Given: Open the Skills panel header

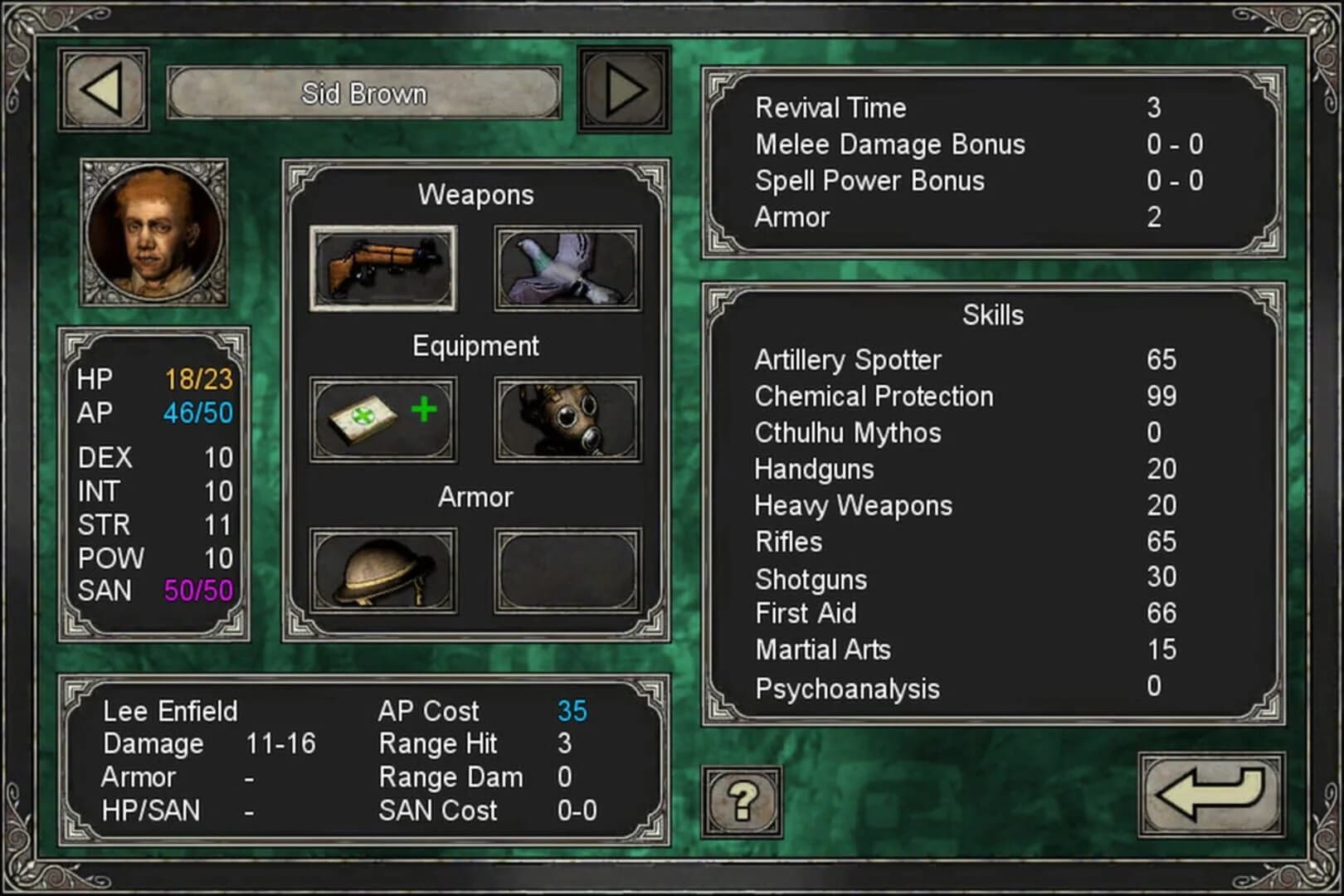Looking at the screenshot, I should coord(992,315).
